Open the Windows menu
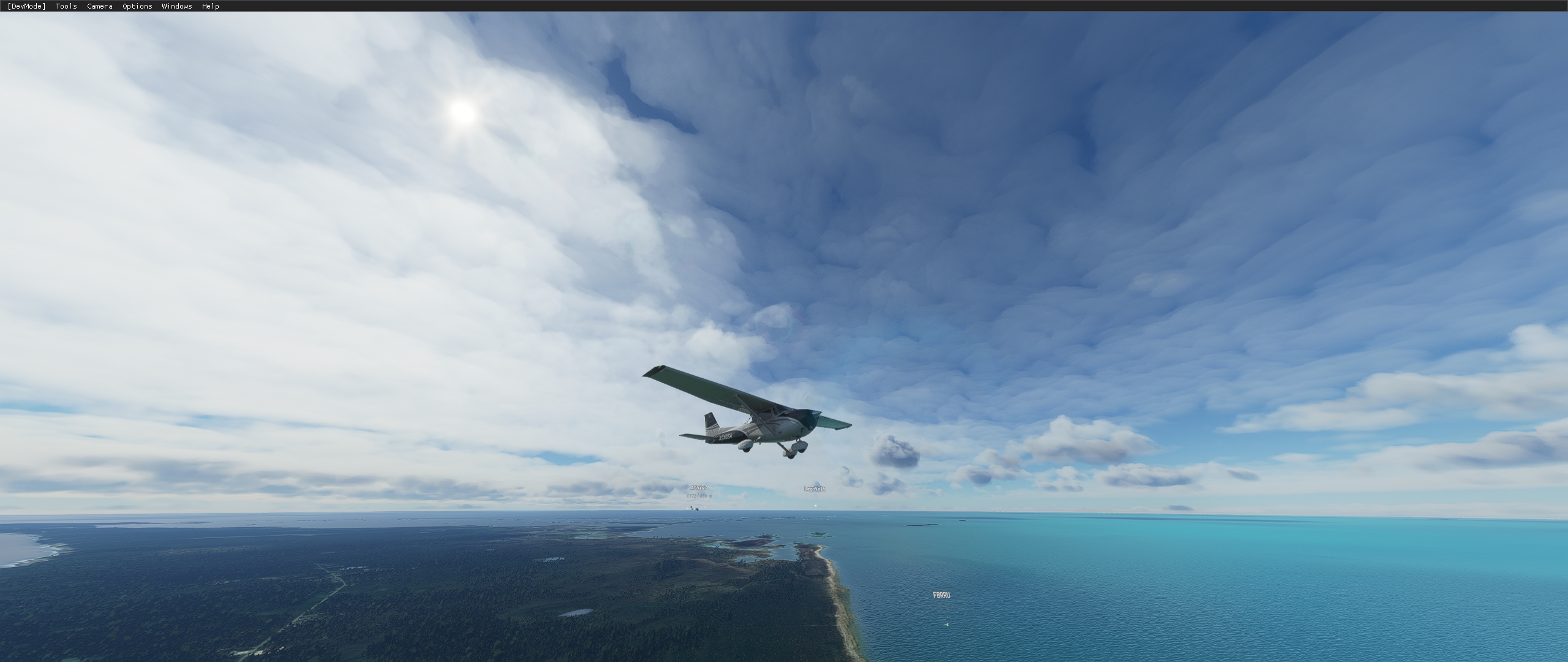 point(176,6)
